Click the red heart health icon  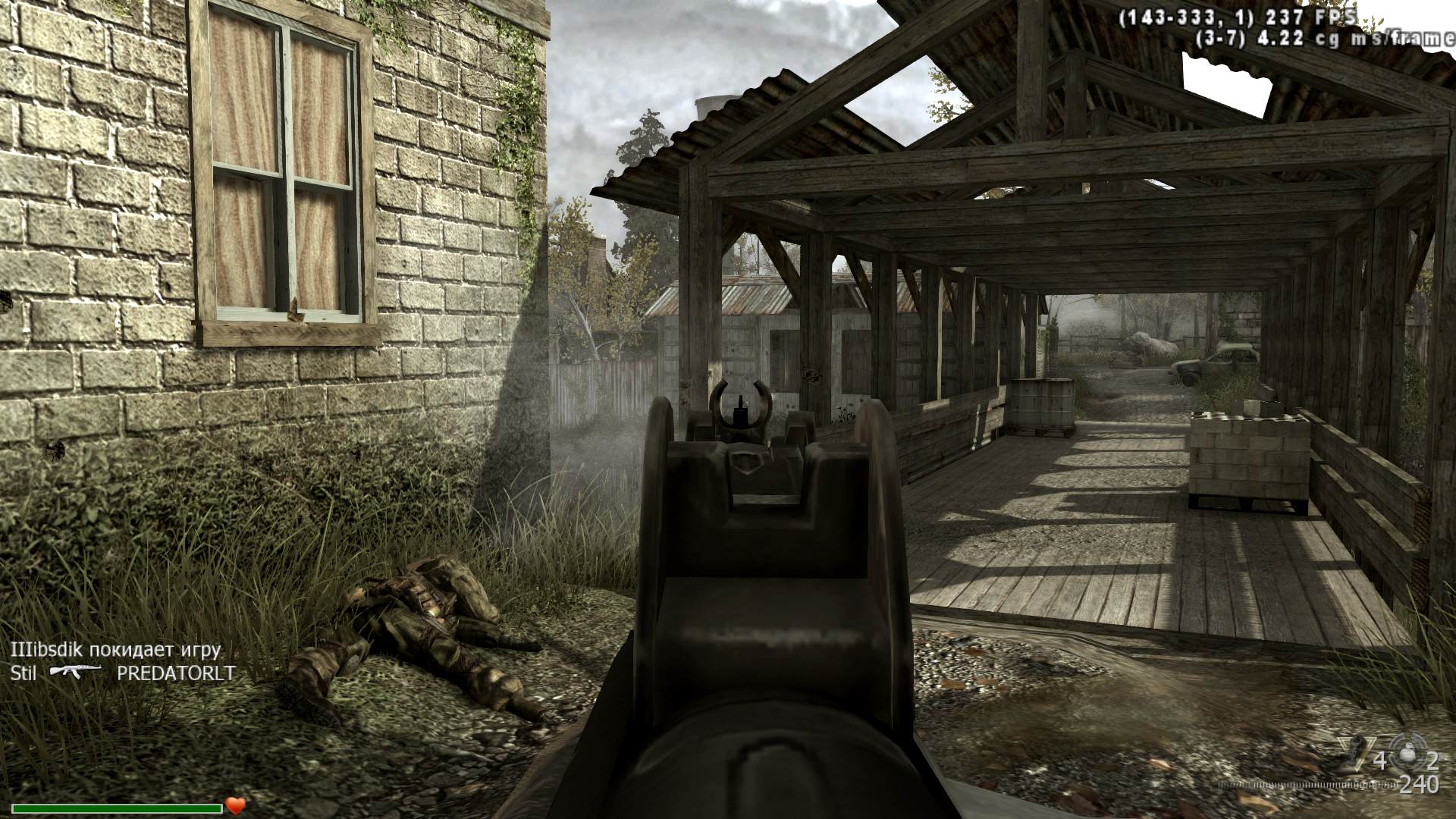point(236,805)
